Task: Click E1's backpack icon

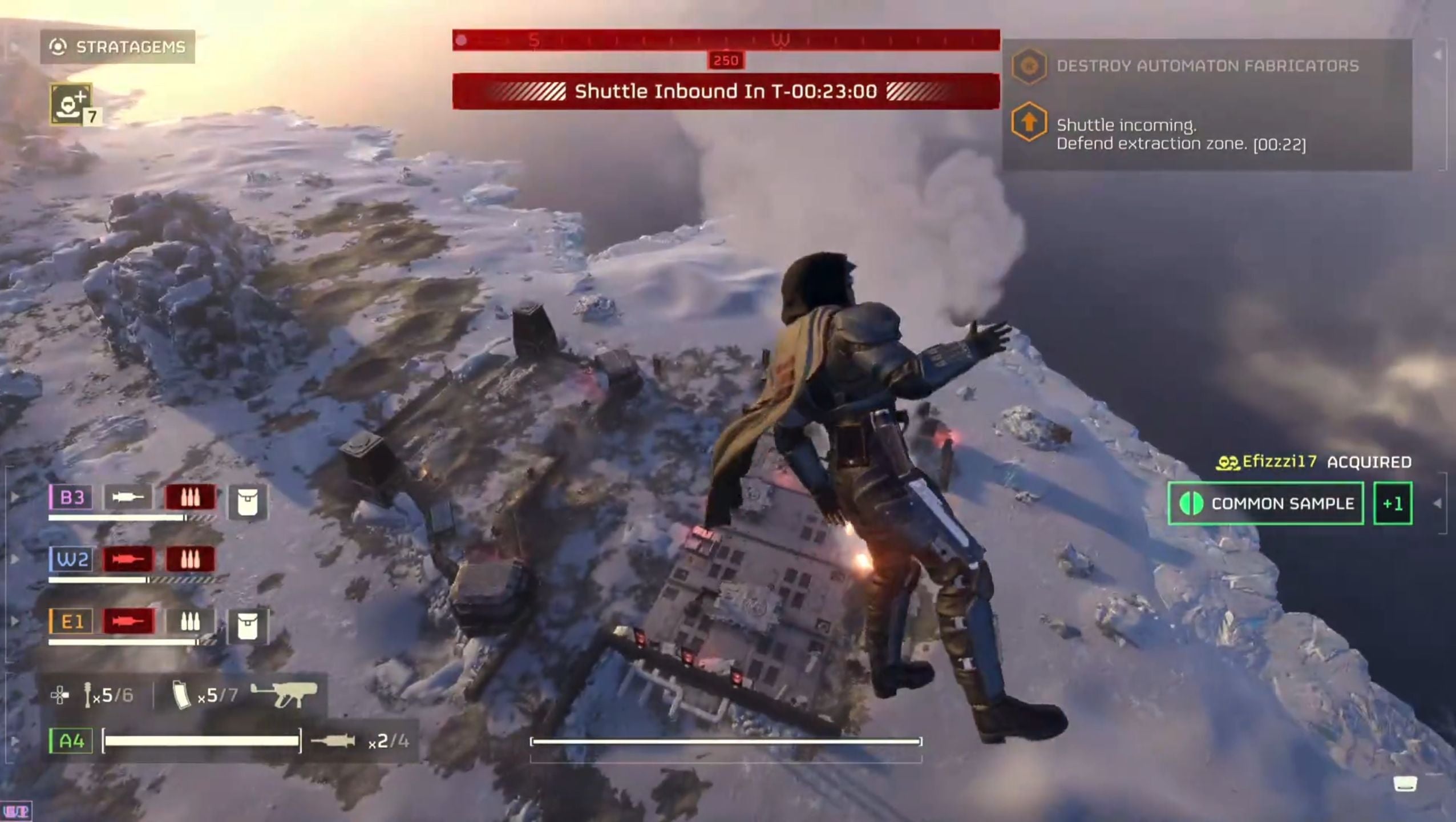Action: (247, 626)
